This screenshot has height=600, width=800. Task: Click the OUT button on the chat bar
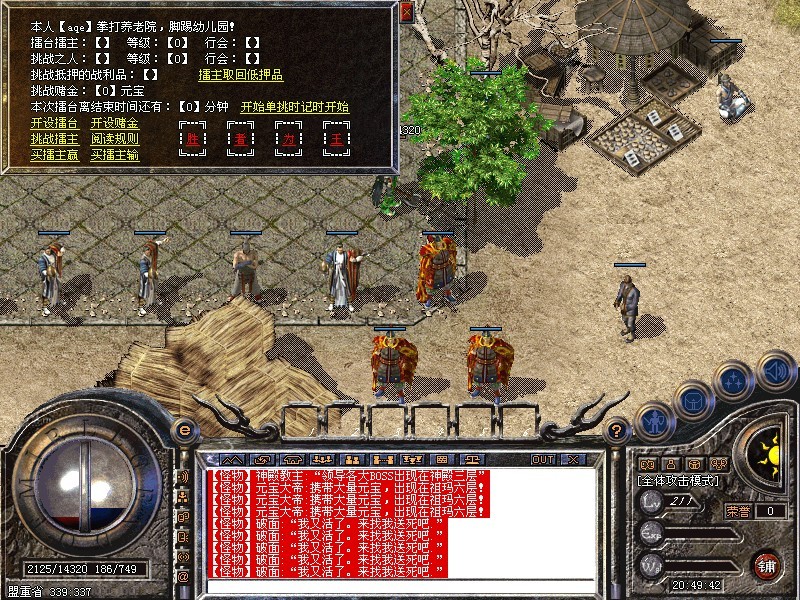(x=543, y=459)
